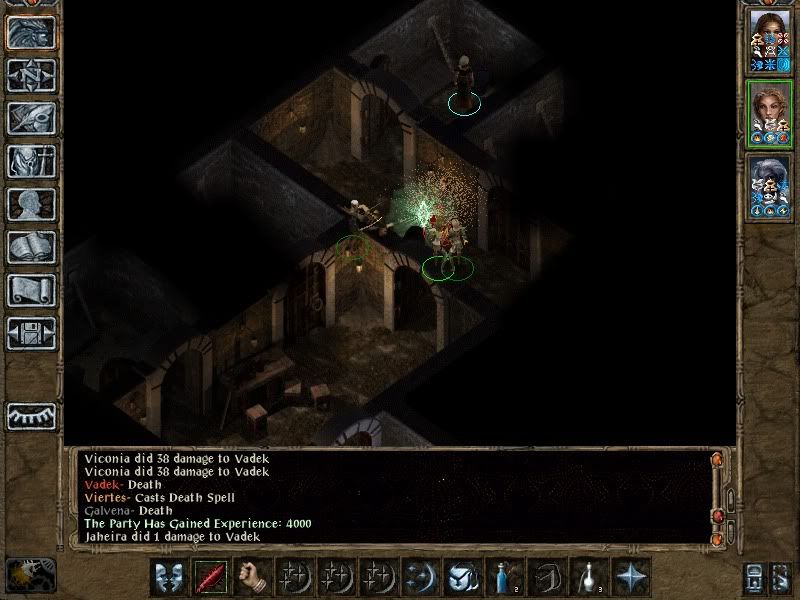Open the journal with the quill icon

point(31,118)
